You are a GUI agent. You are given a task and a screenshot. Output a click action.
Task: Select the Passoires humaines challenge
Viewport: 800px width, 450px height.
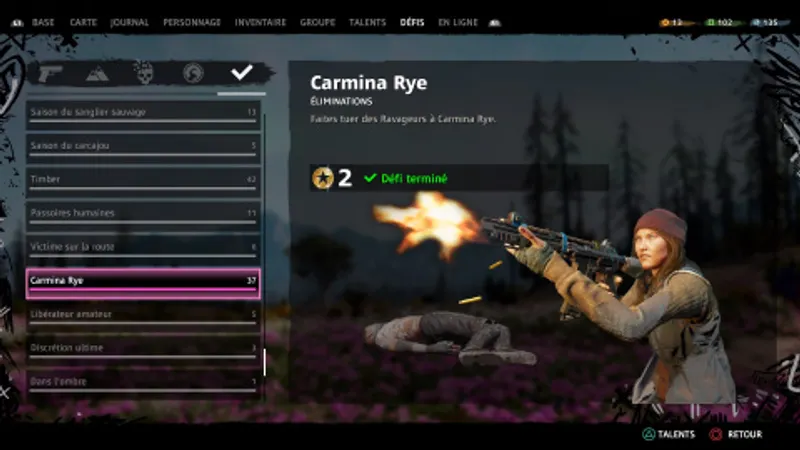tap(143, 214)
